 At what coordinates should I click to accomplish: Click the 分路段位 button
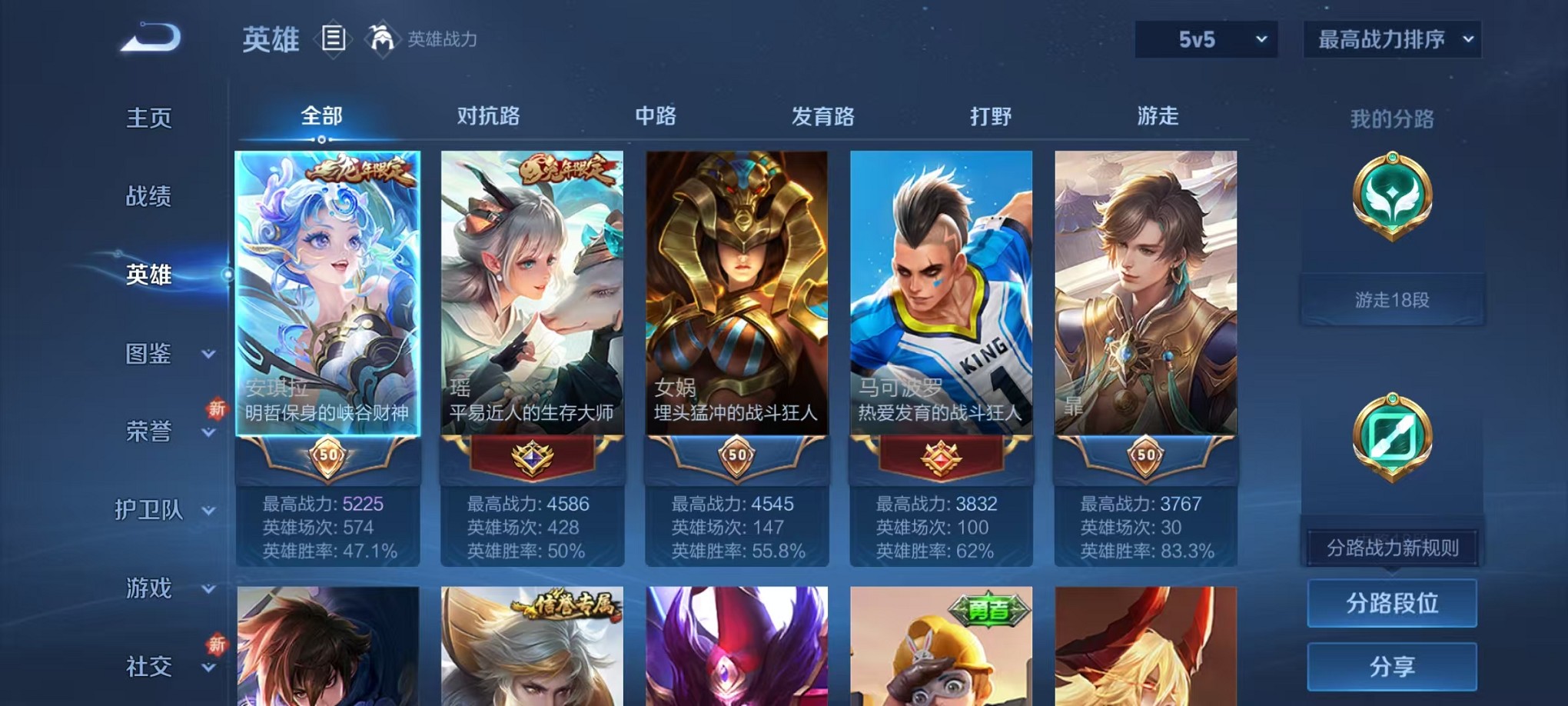click(1392, 603)
